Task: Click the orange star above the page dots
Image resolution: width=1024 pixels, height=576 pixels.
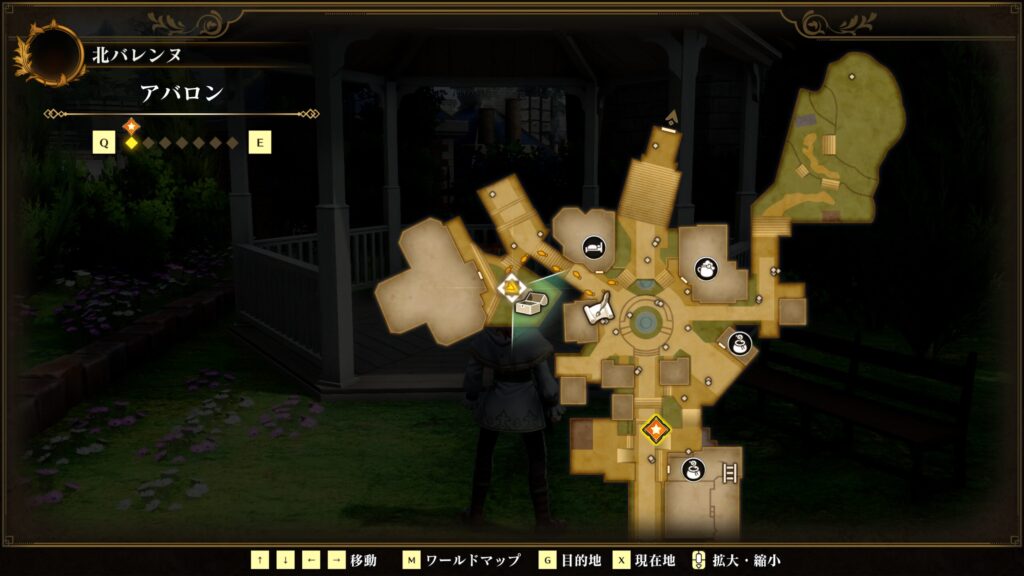Action: (x=131, y=126)
